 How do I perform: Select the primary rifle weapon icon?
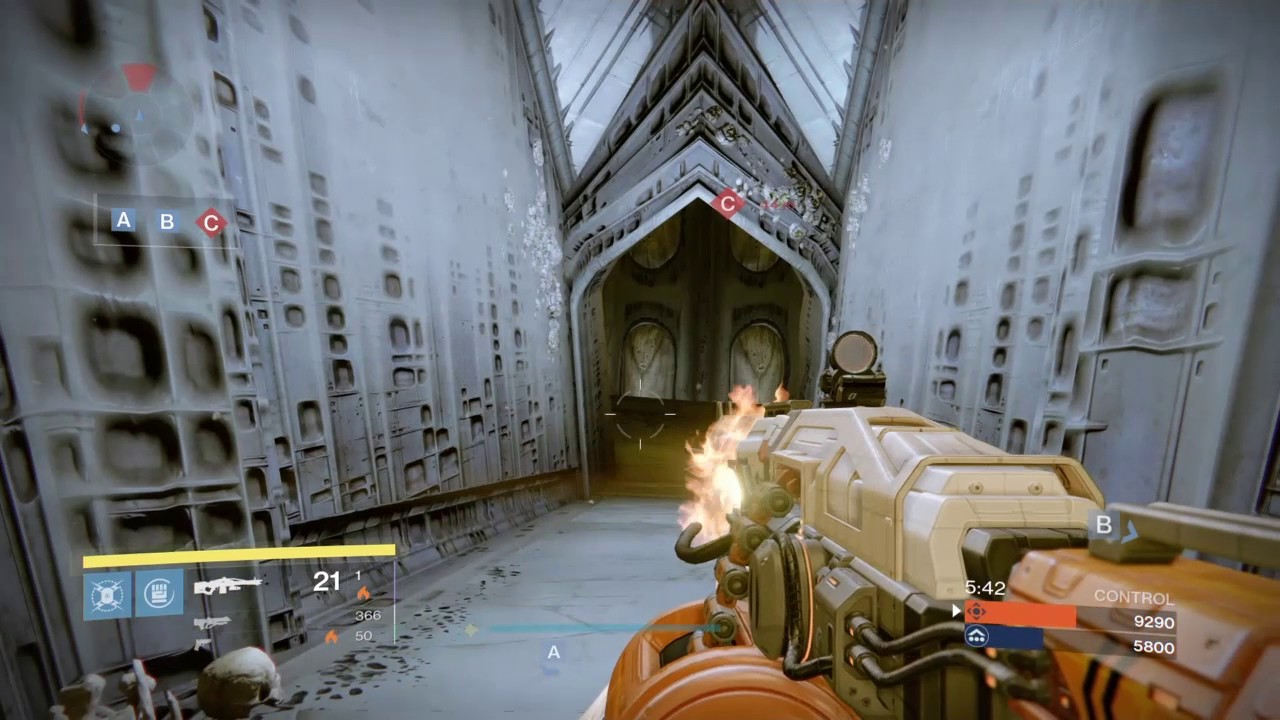[x=228, y=584]
